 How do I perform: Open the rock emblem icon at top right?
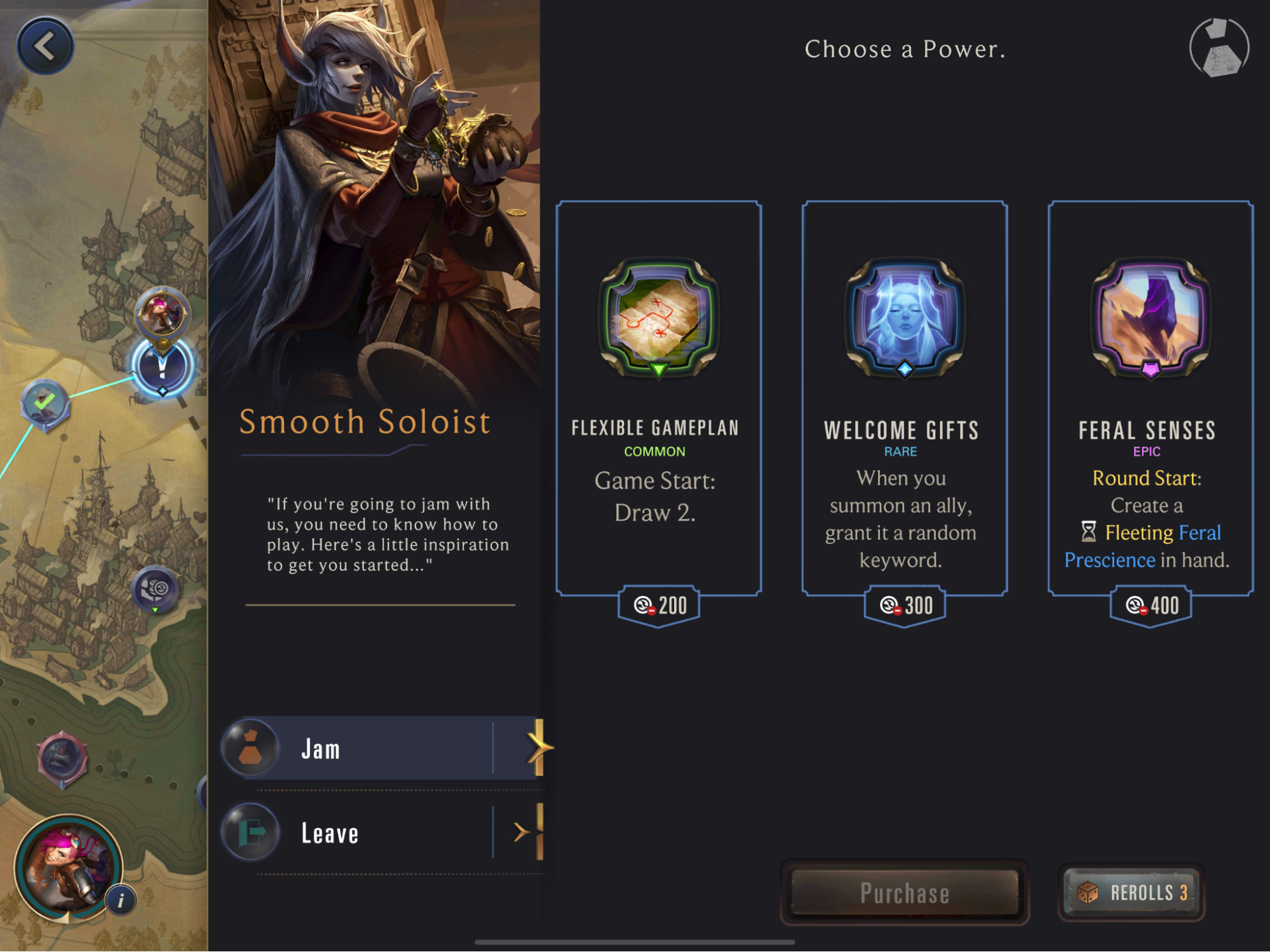(1219, 48)
